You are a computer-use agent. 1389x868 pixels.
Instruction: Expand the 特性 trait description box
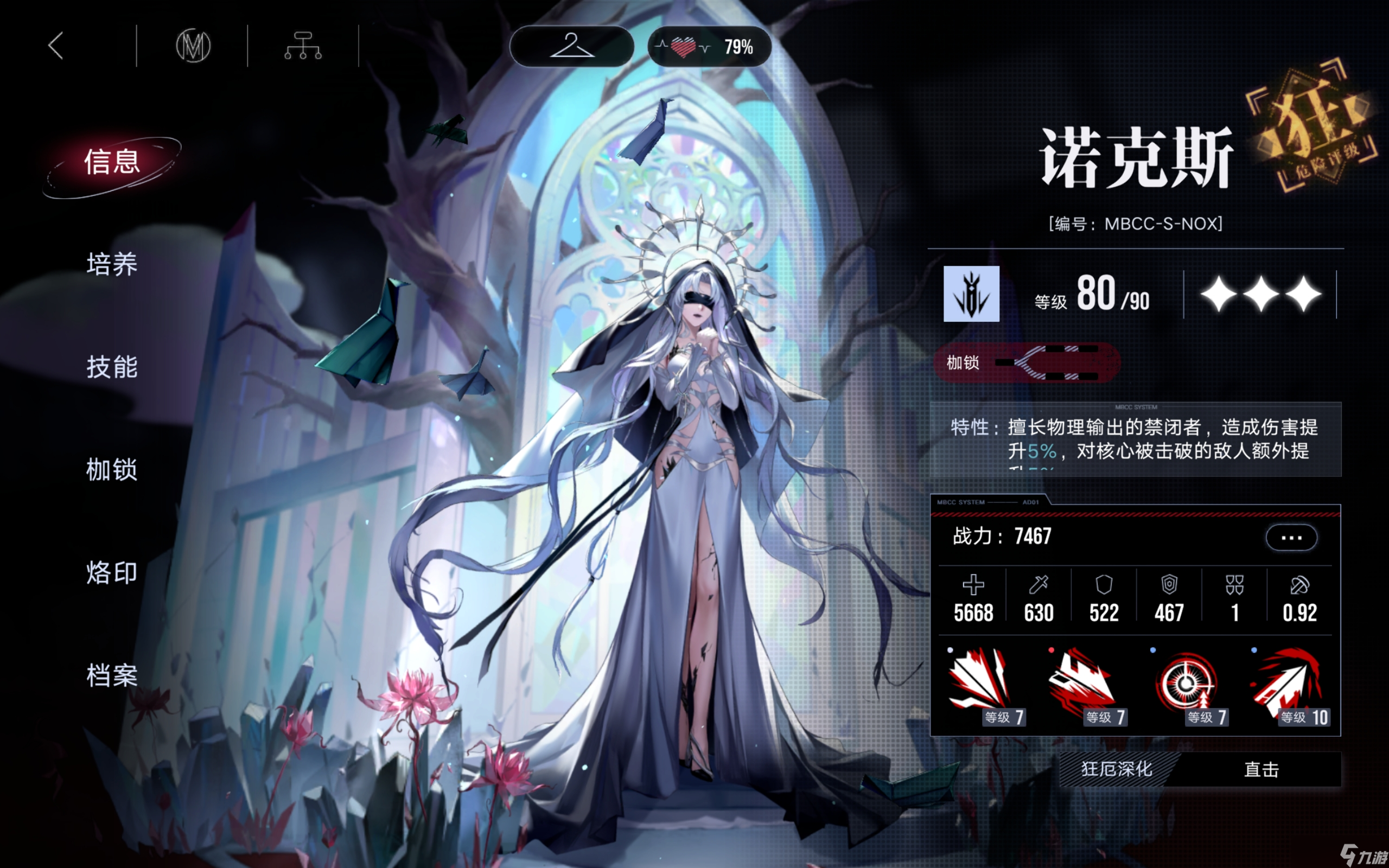(1135, 440)
